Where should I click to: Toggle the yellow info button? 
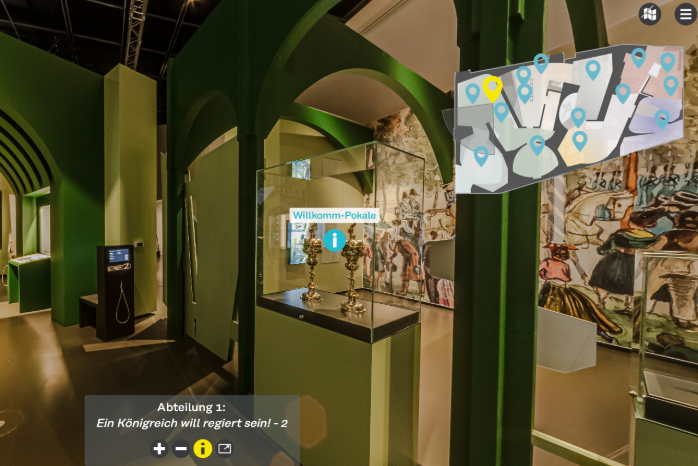tap(203, 449)
